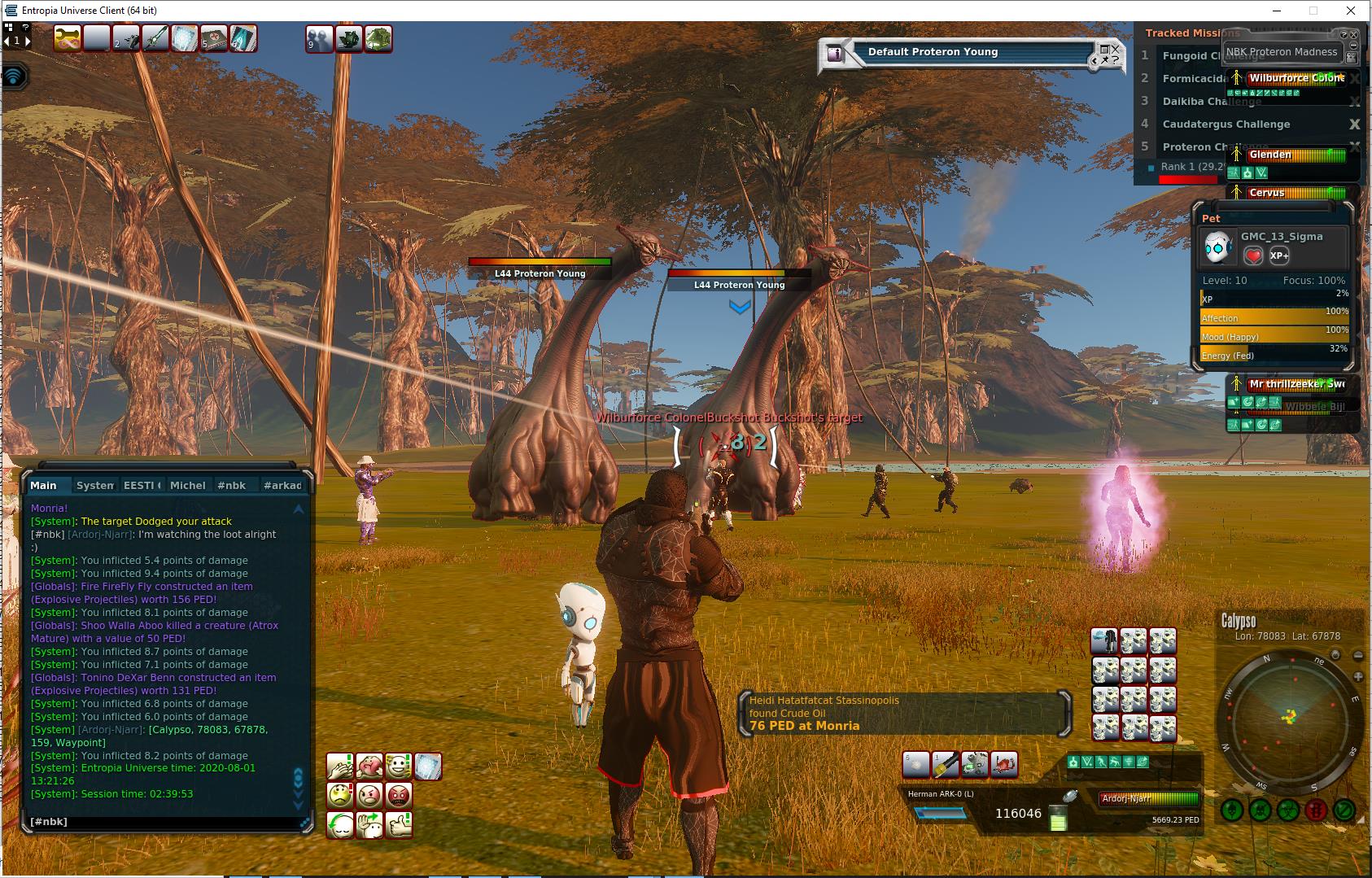The height and width of the screenshot is (878, 1372).
Task: Open info on Default Proteron Young panel
Action: [834, 54]
